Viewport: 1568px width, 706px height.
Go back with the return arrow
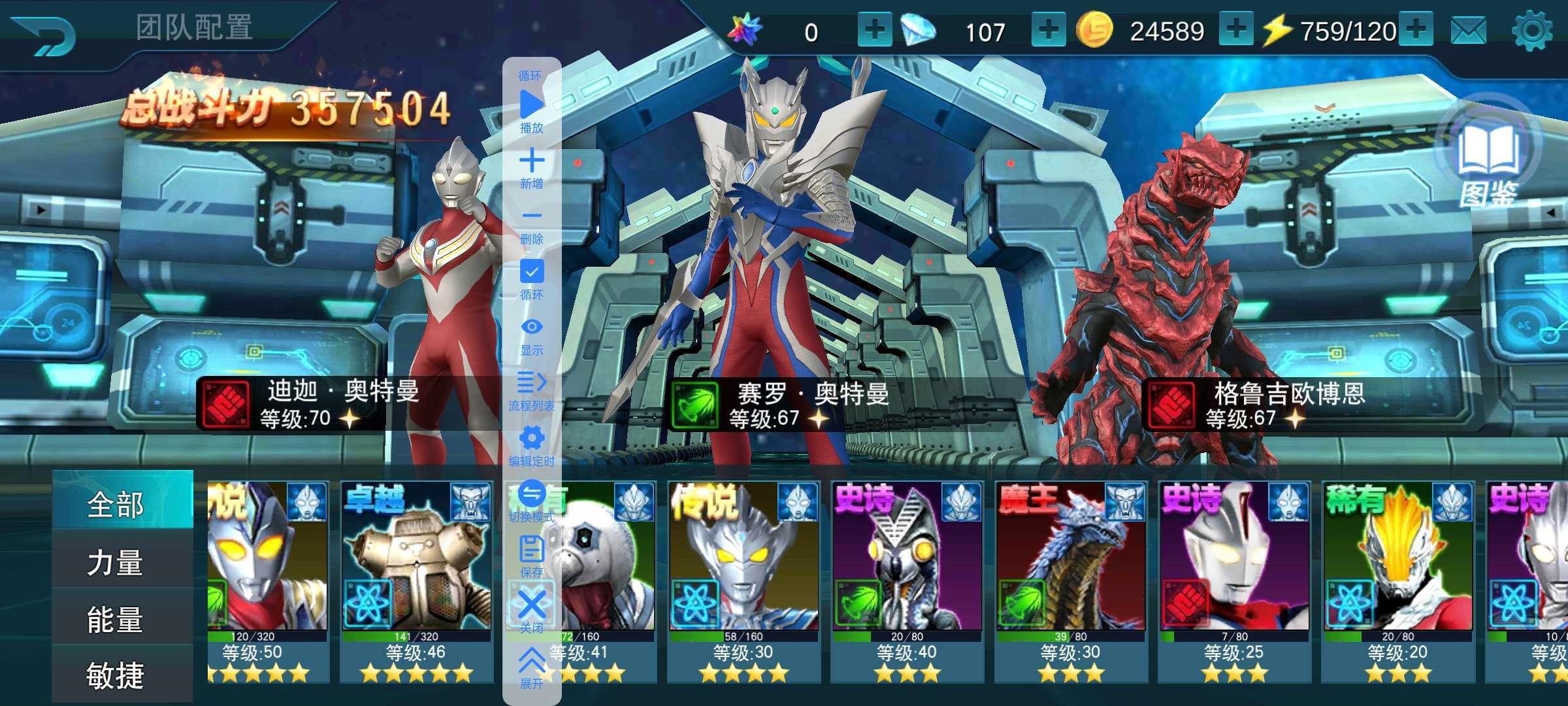(x=44, y=34)
